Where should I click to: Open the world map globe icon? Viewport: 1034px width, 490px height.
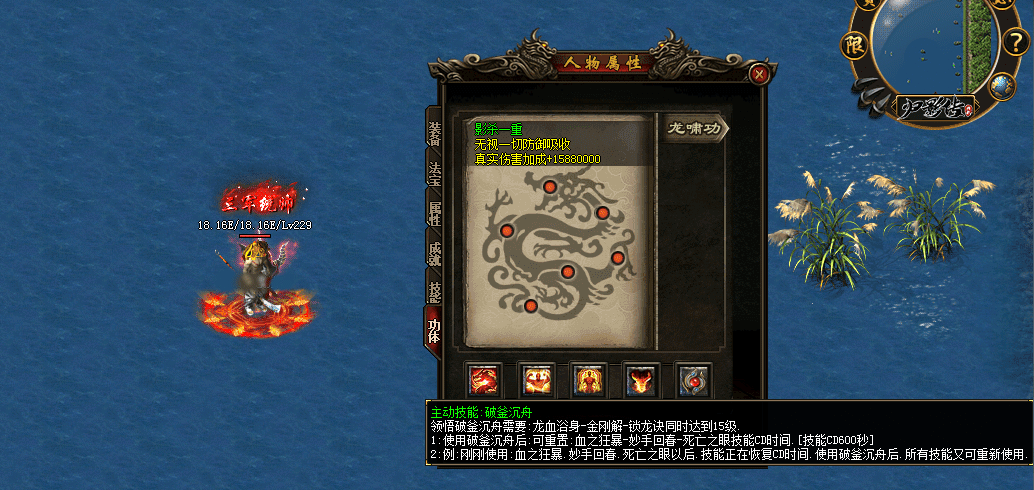(x=1002, y=87)
